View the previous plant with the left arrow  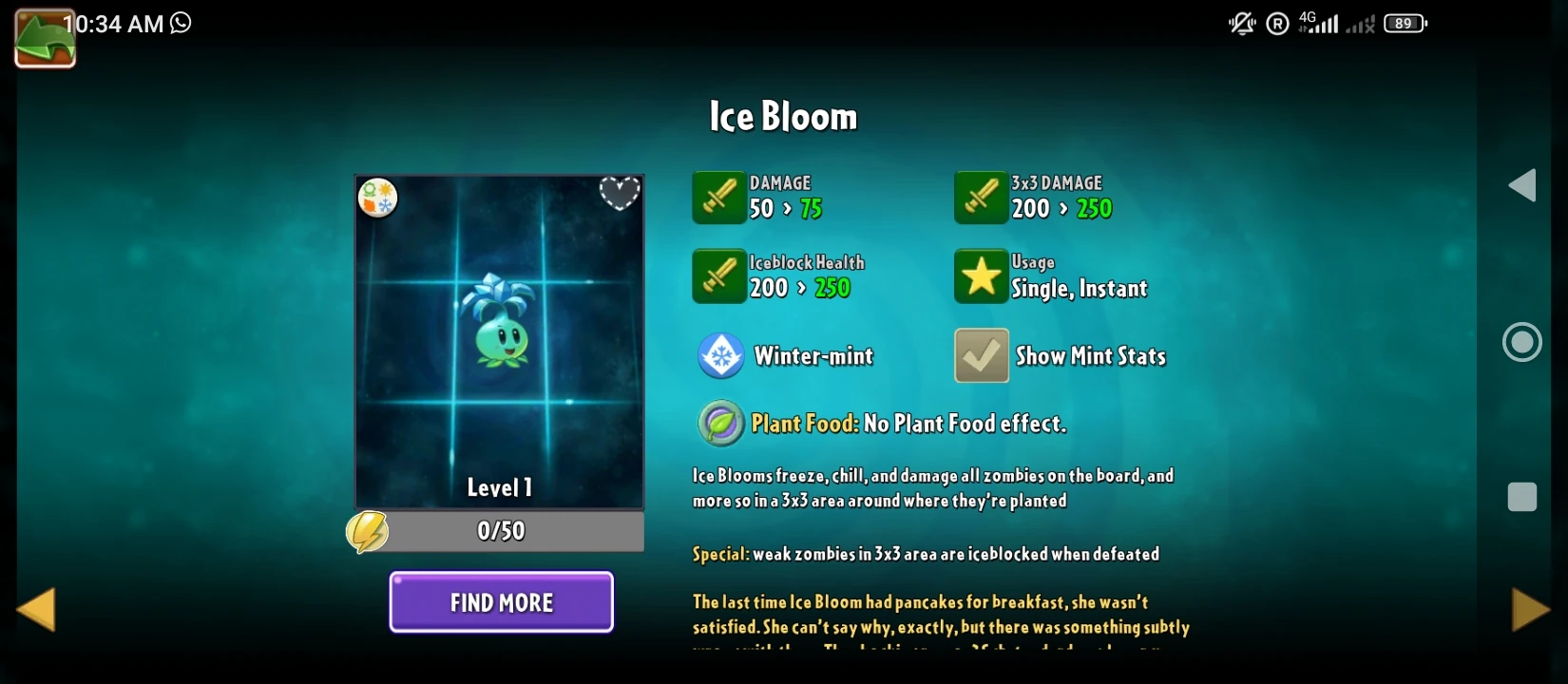click(36, 609)
